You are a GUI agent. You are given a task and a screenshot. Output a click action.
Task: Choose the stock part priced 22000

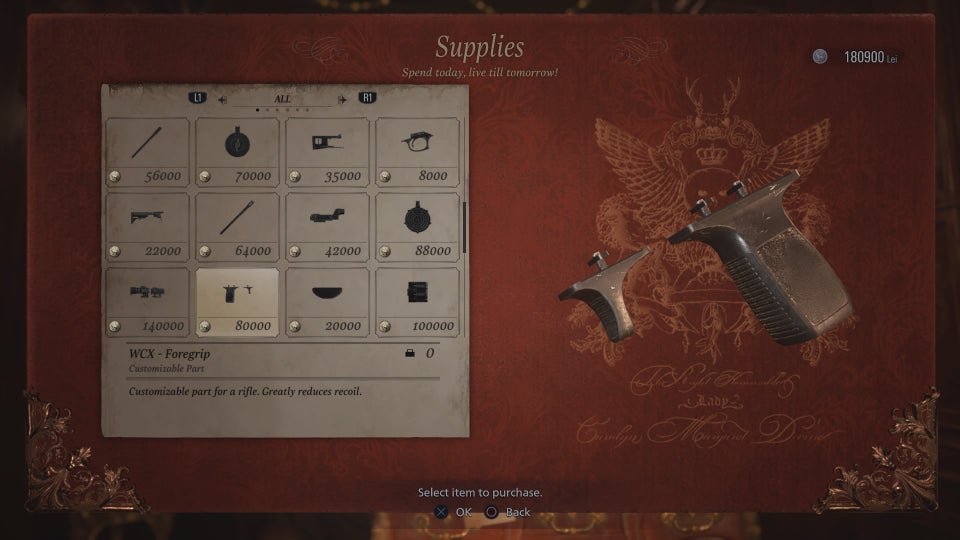click(x=147, y=226)
